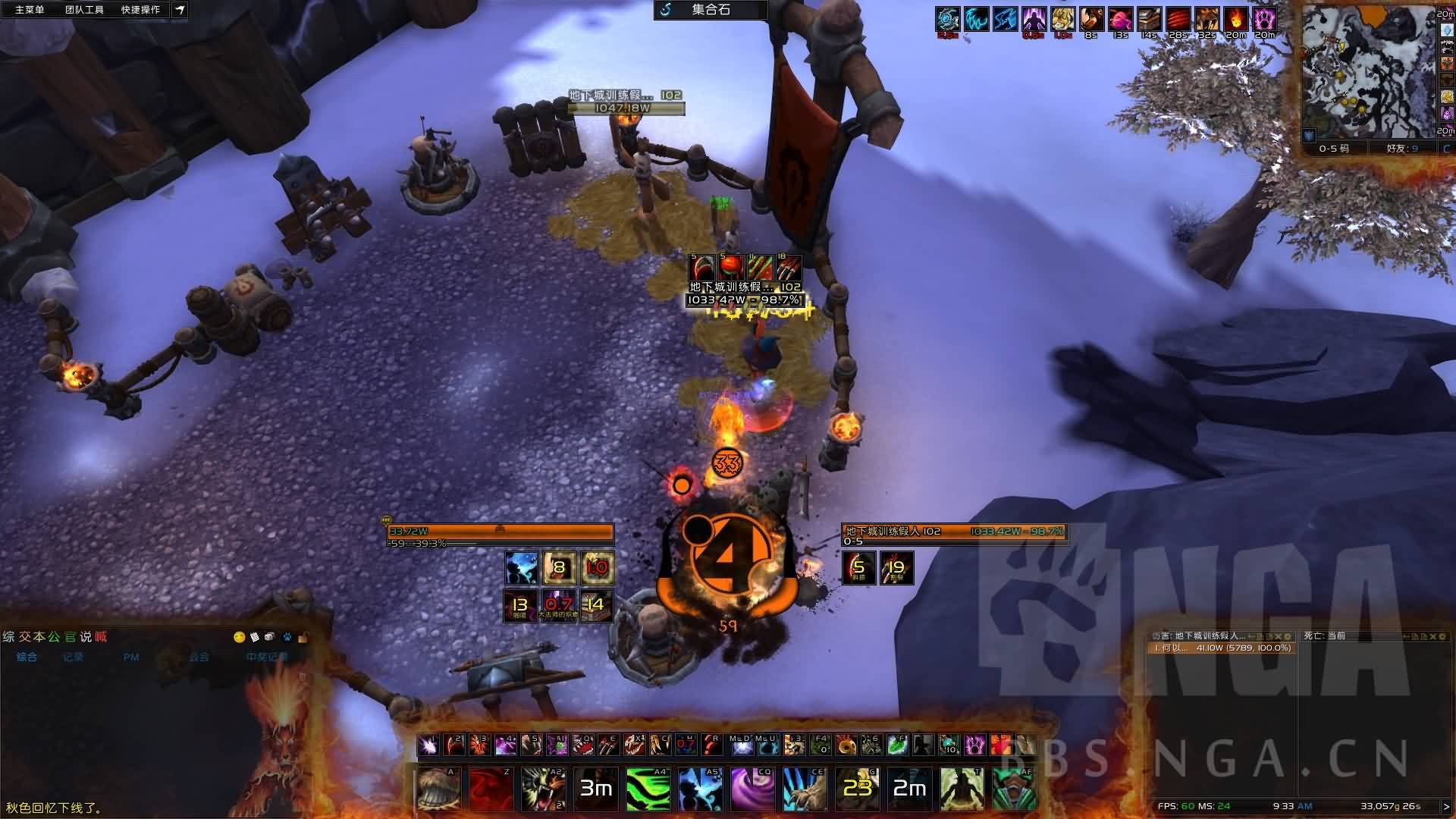Open the 团队工具 raid tools menu
The height and width of the screenshot is (819, 1456).
(84, 10)
